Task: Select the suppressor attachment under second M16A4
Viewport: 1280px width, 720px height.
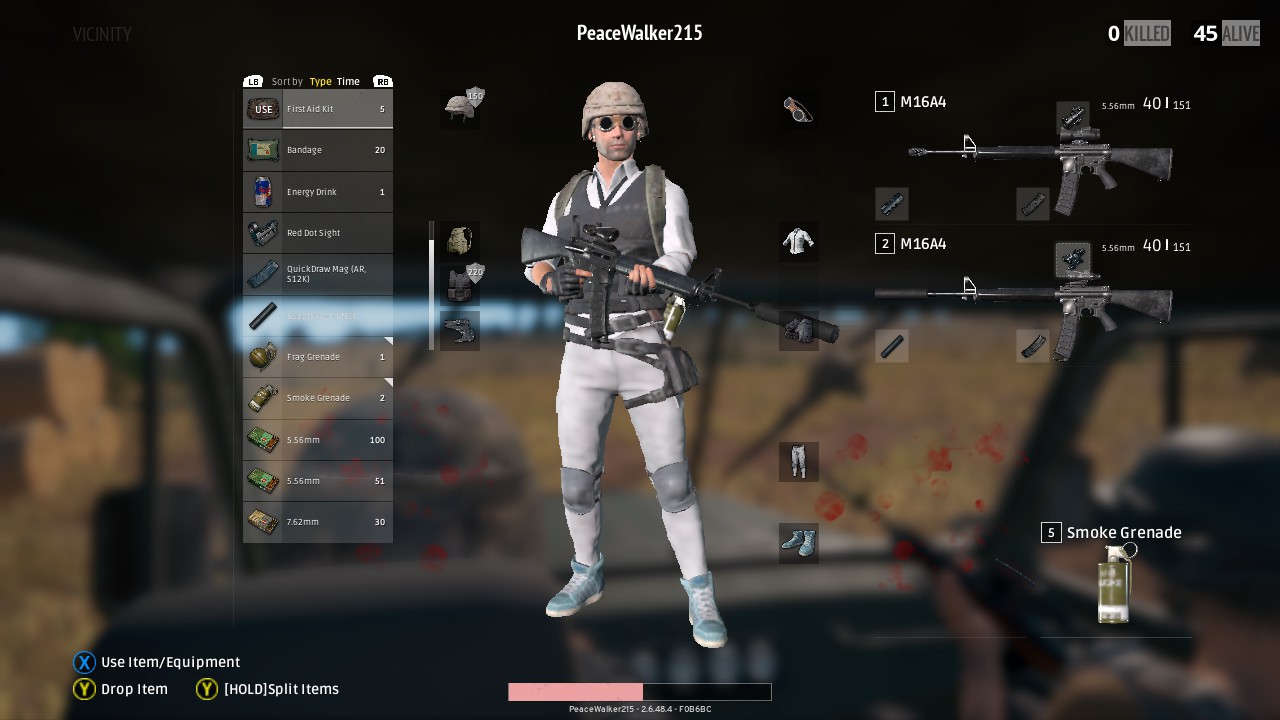Action: (892, 347)
